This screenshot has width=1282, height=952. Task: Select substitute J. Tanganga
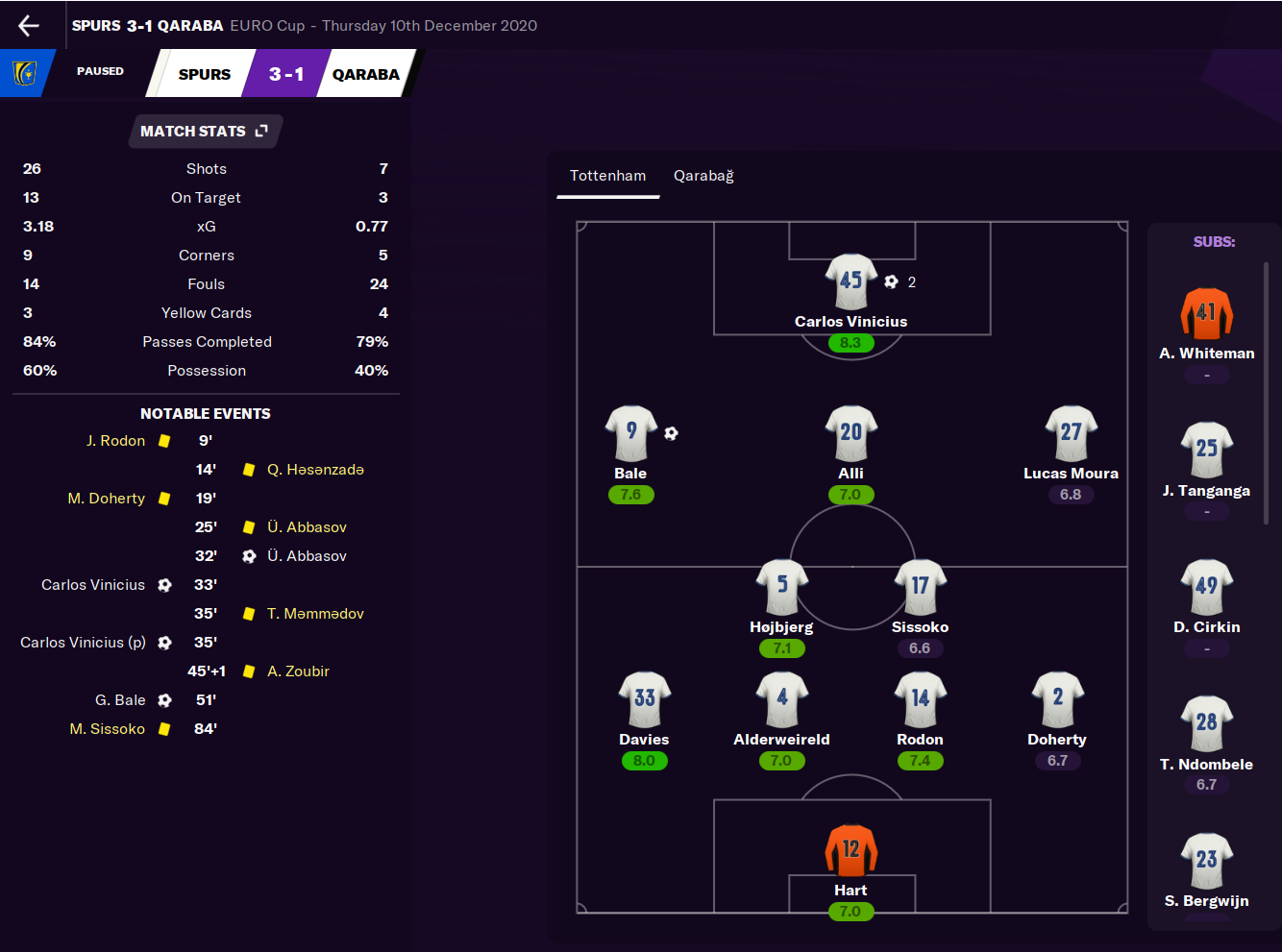(x=1206, y=450)
